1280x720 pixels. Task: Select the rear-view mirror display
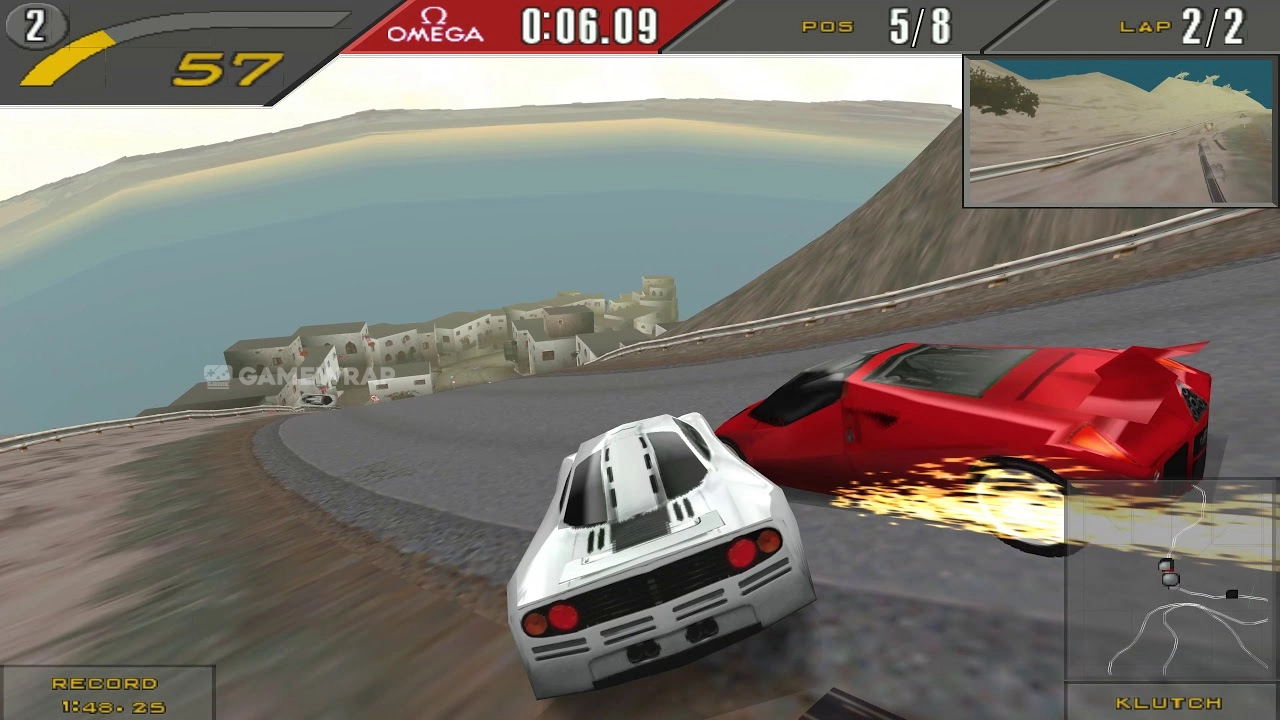point(1119,131)
